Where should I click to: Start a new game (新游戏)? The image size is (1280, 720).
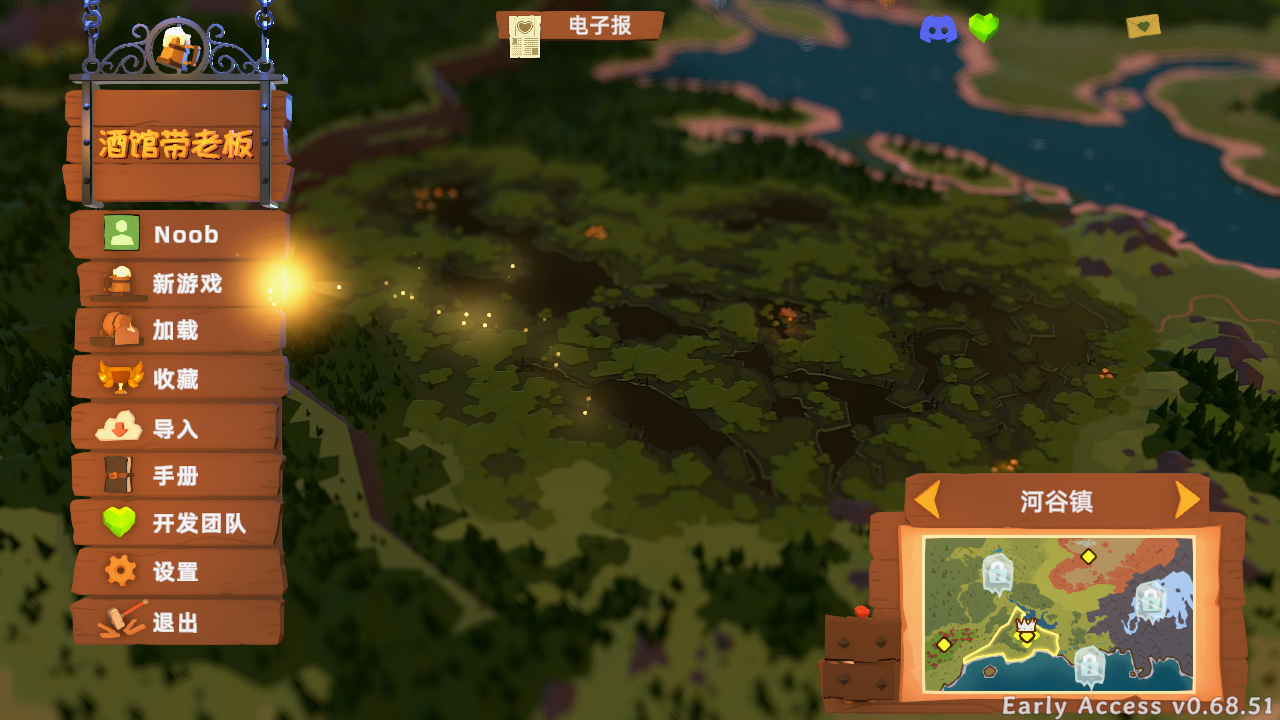coord(183,284)
